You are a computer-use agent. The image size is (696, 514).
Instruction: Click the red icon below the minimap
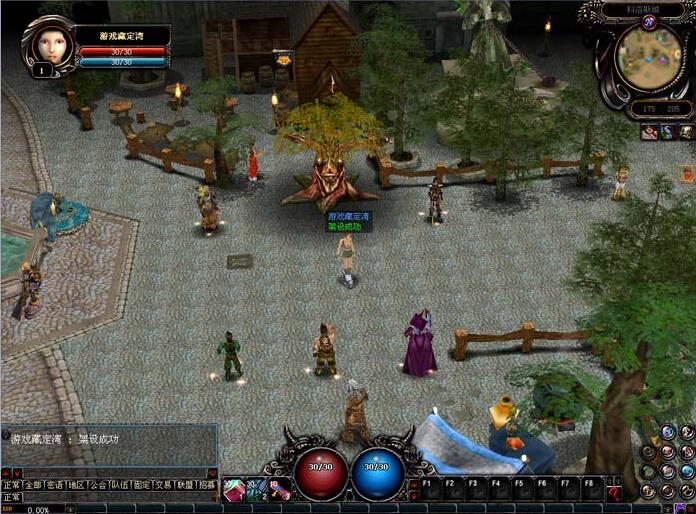click(x=649, y=132)
